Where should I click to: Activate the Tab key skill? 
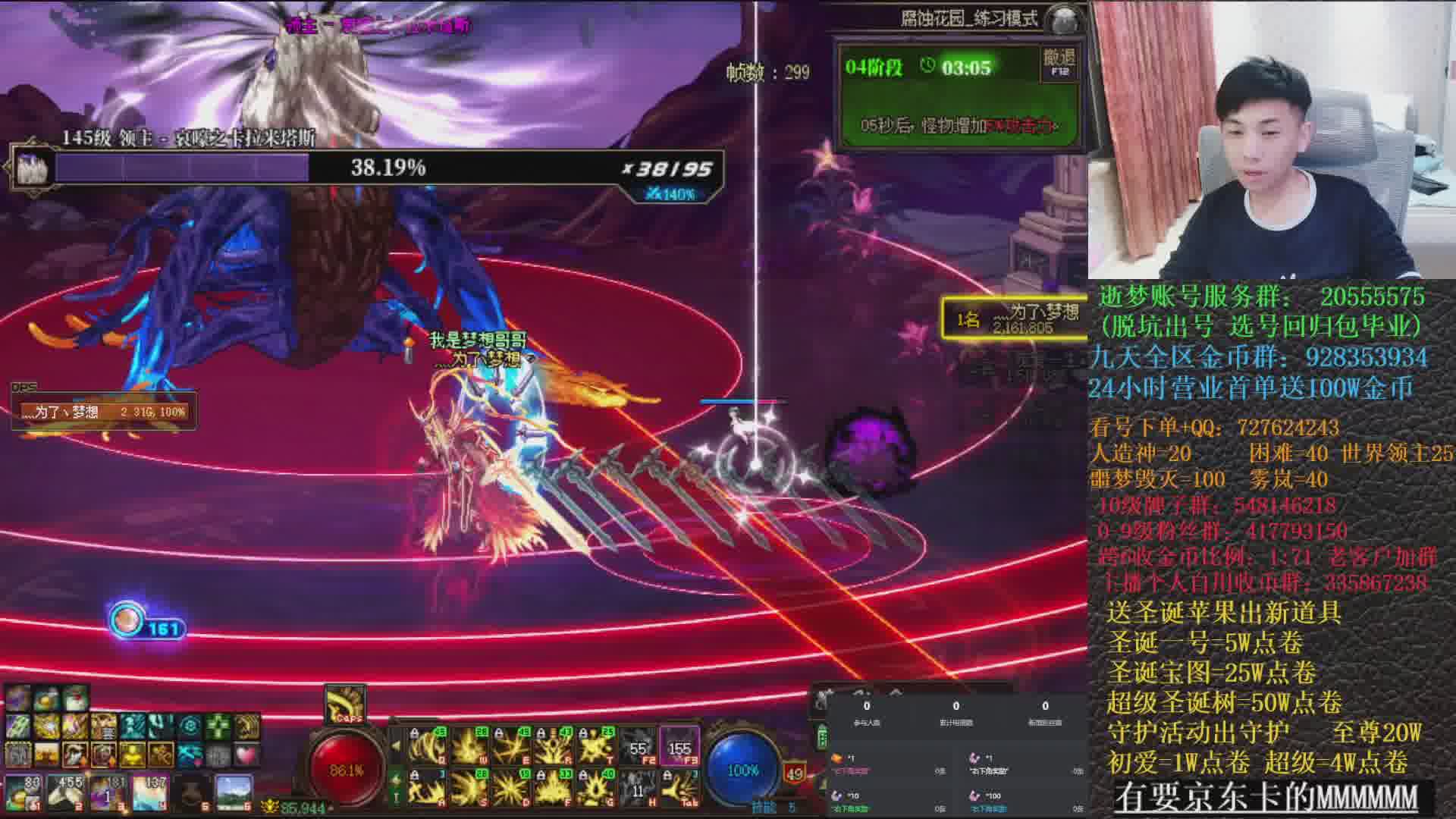pyautogui.click(x=679, y=789)
